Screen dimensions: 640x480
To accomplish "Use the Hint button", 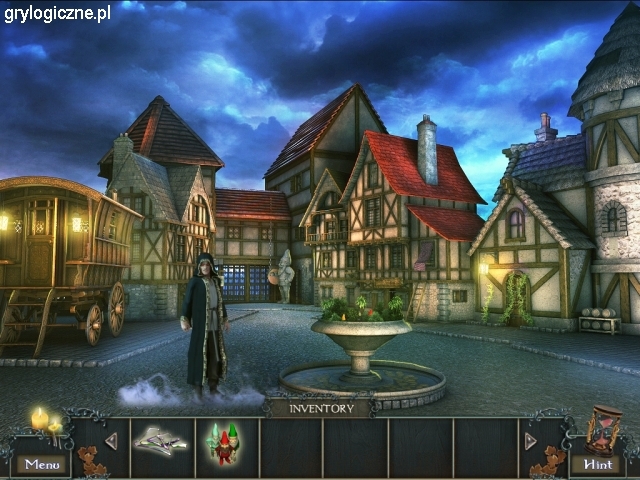I will pos(598,464).
